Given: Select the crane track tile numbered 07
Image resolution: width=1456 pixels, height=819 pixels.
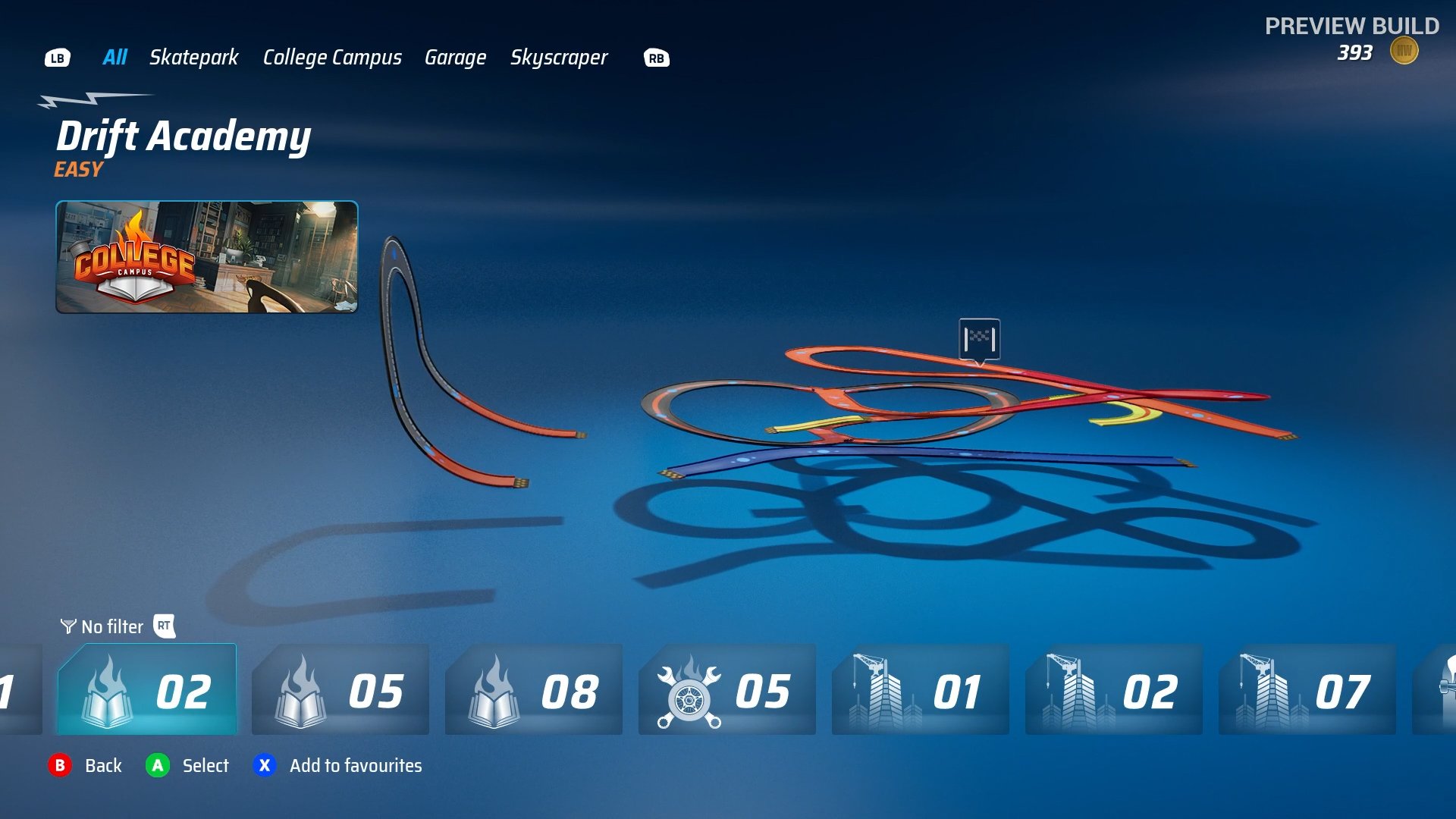Looking at the screenshot, I should coord(1307,691).
